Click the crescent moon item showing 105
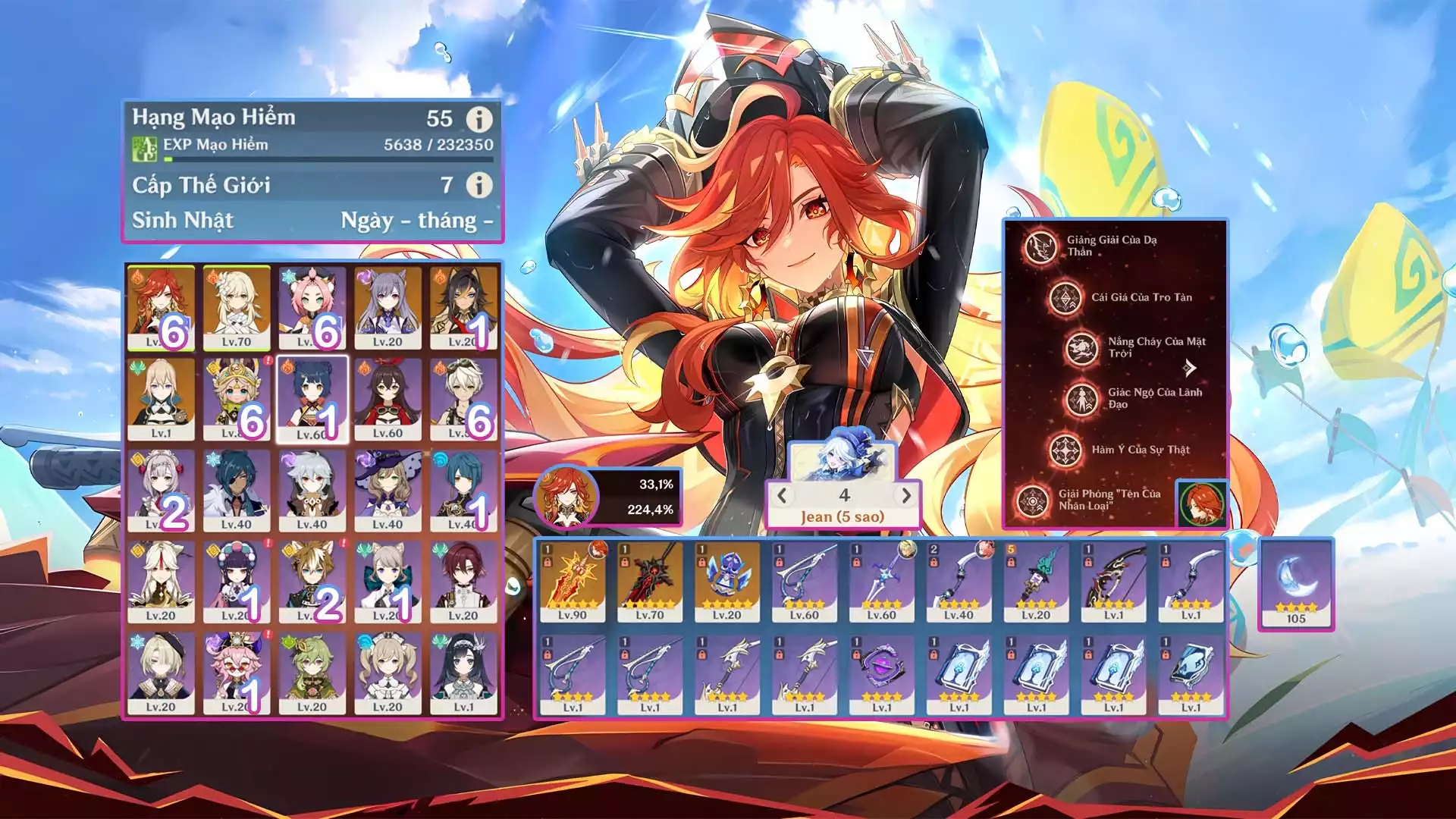This screenshot has height=819, width=1456. click(x=1295, y=584)
